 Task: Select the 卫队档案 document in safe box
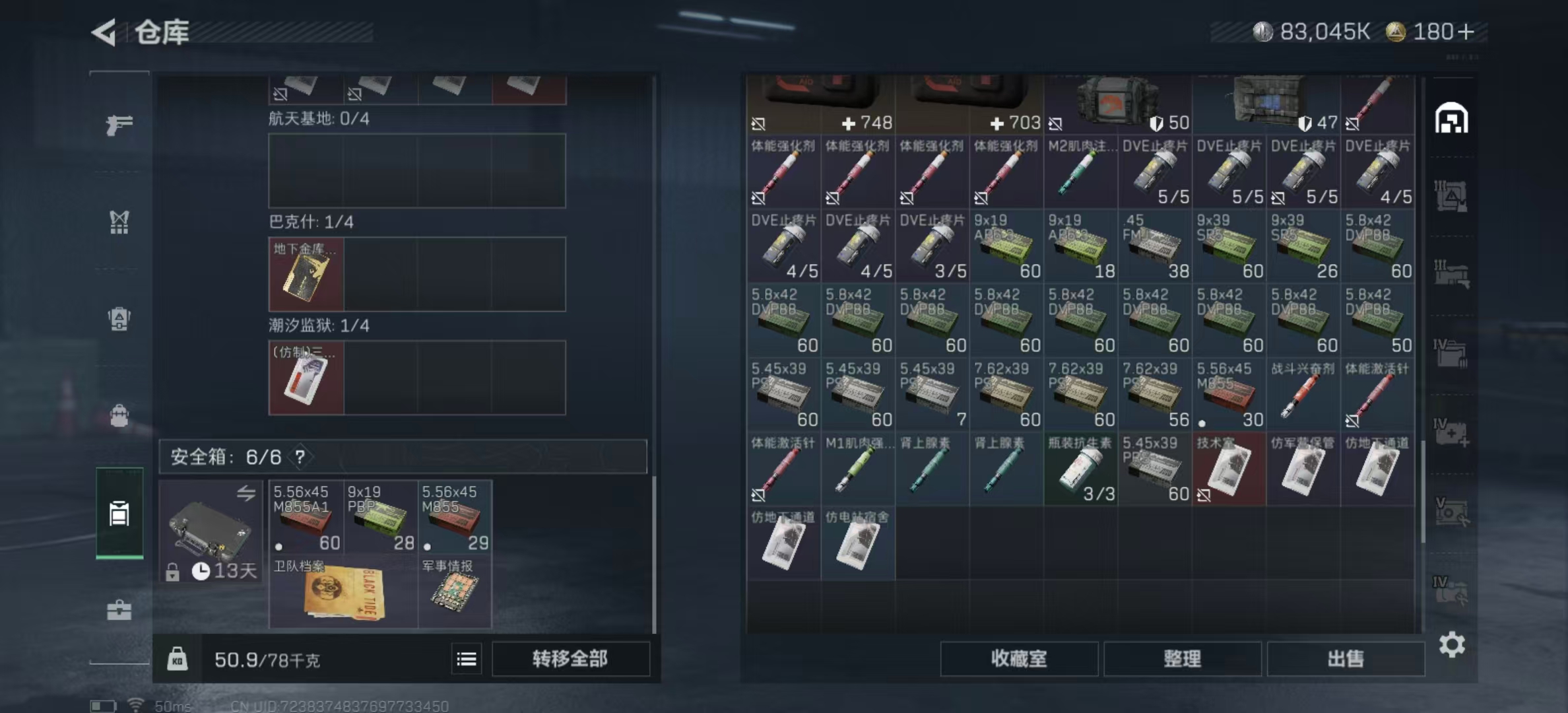[x=343, y=592]
